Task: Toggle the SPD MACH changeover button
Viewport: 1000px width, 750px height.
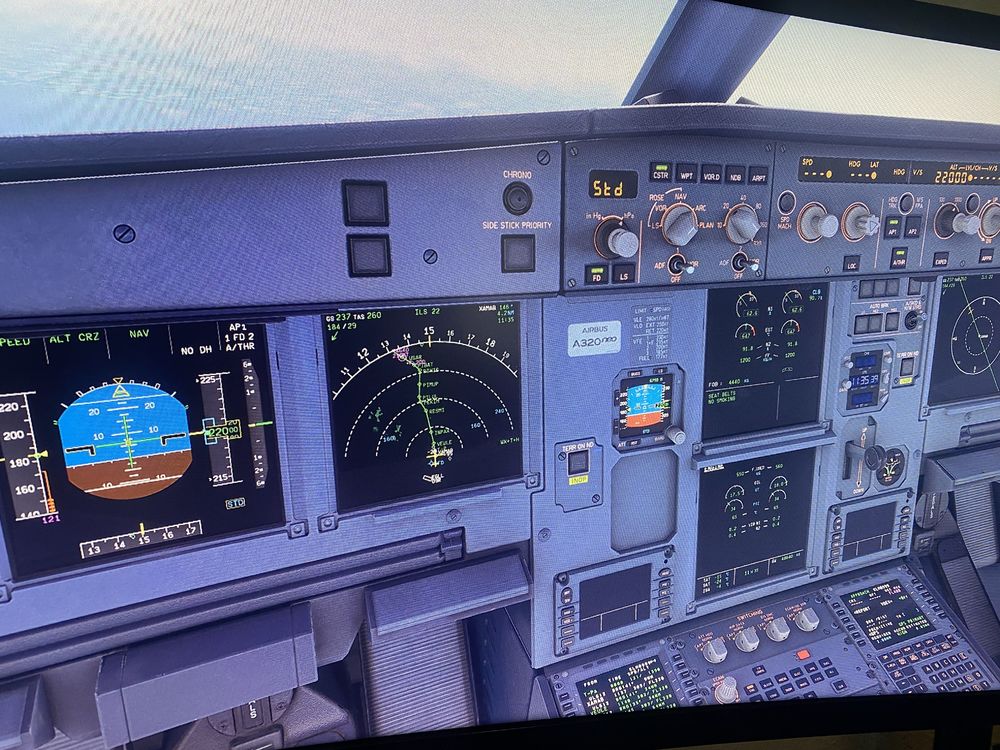Action: (786, 203)
